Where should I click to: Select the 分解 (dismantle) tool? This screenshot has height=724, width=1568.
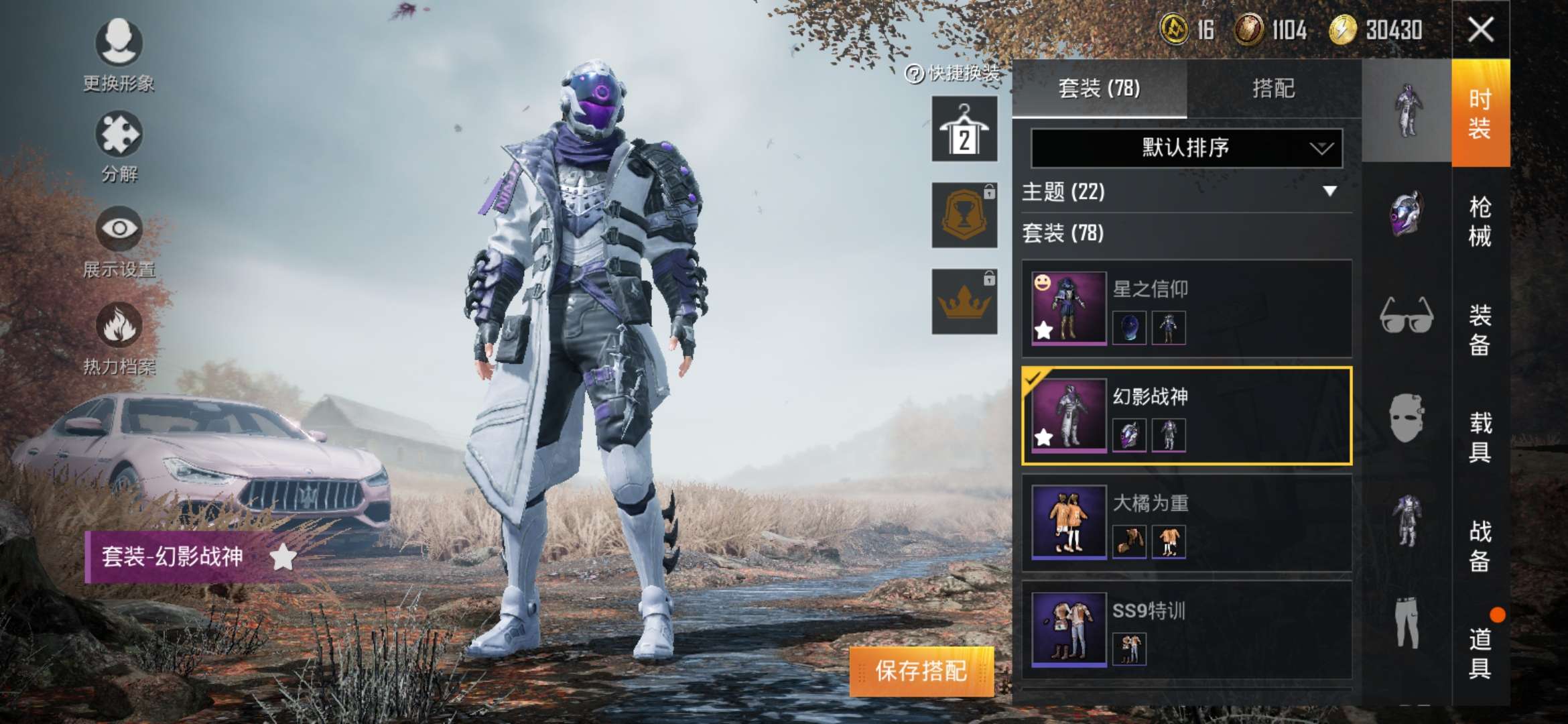point(118,134)
